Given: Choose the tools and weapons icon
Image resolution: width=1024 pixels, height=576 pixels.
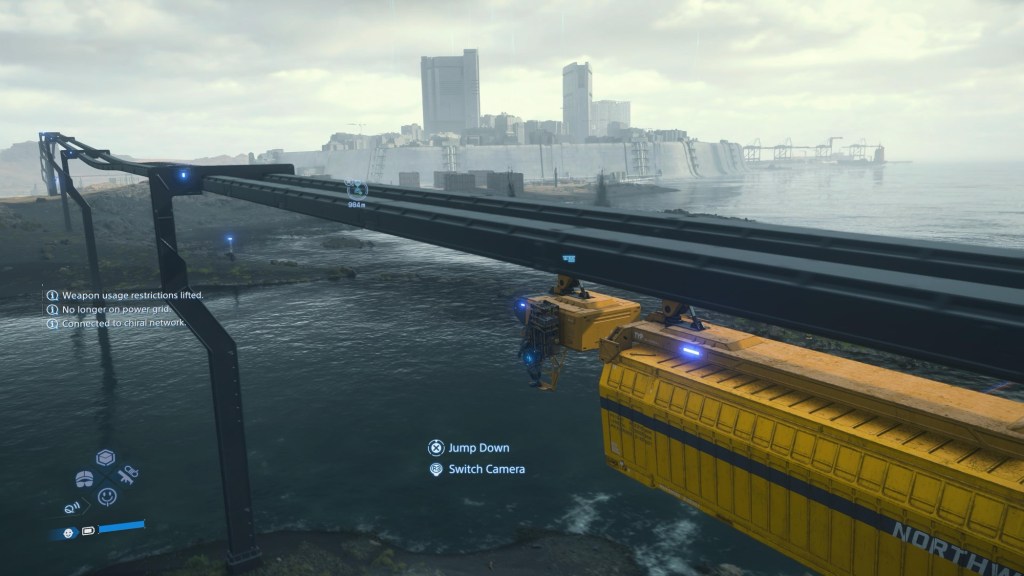Looking at the screenshot, I should 128,474.
